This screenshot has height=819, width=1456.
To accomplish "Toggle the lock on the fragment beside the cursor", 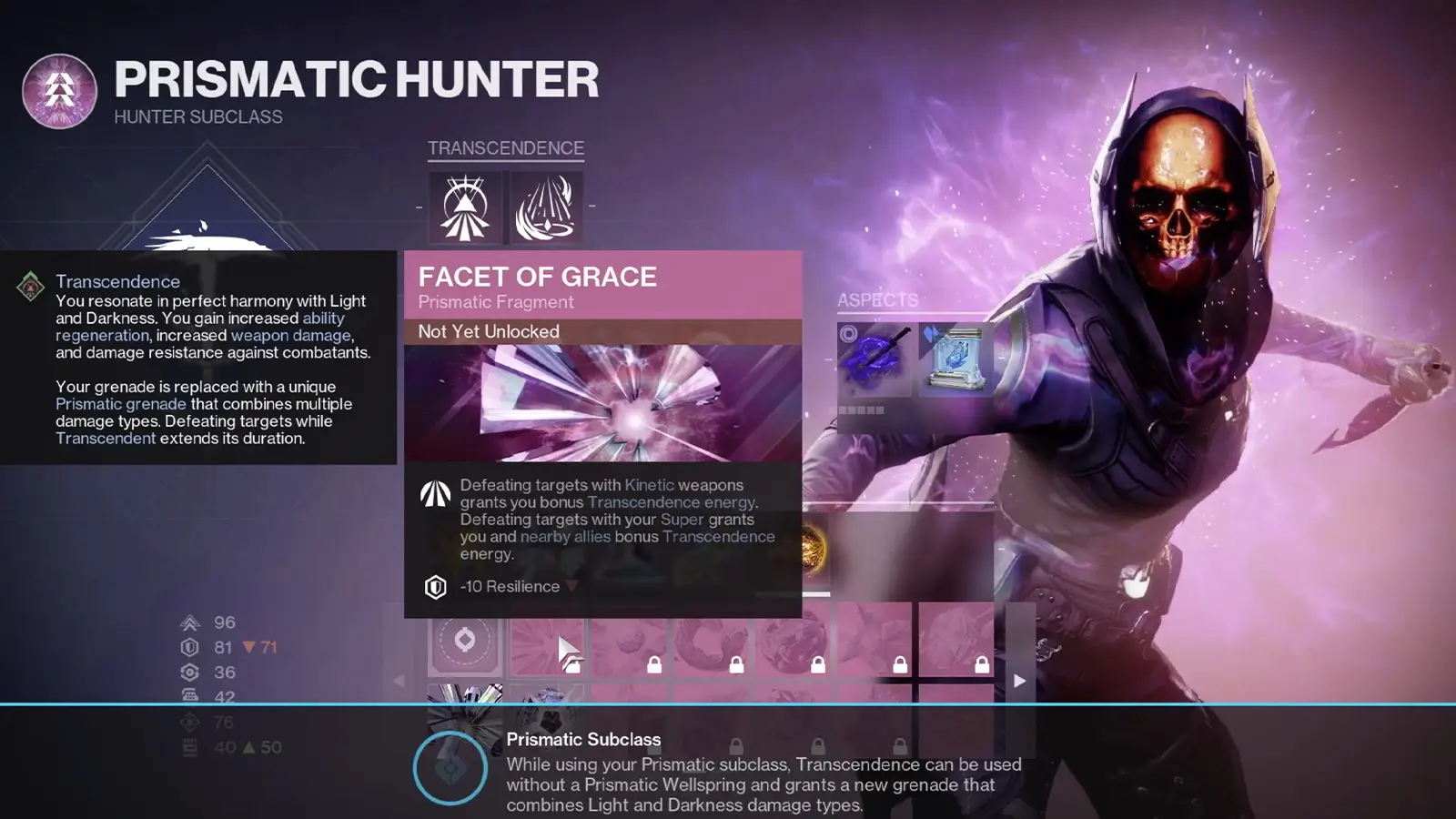I will pos(574,663).
